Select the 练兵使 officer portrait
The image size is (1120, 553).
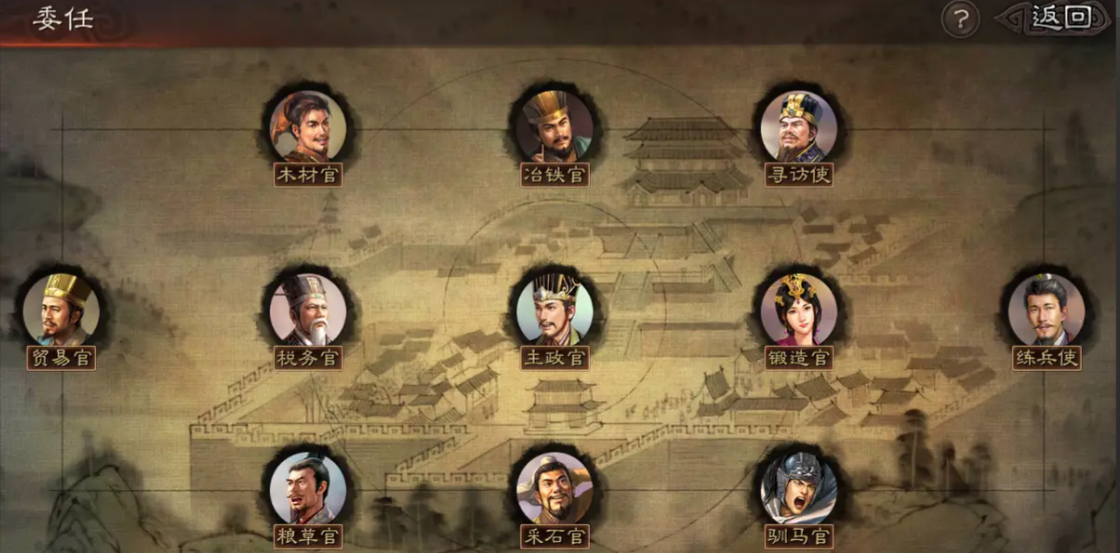1046,308
